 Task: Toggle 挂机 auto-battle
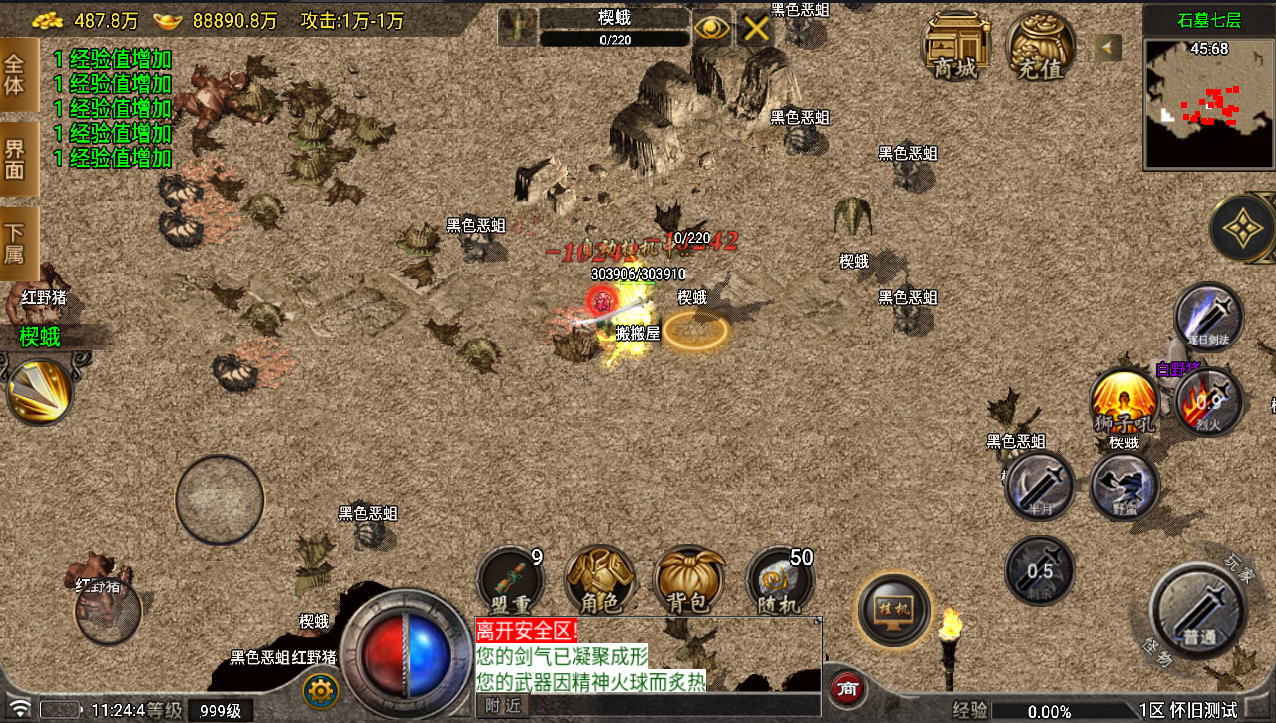pyautogui.click(x=894, y=608)
